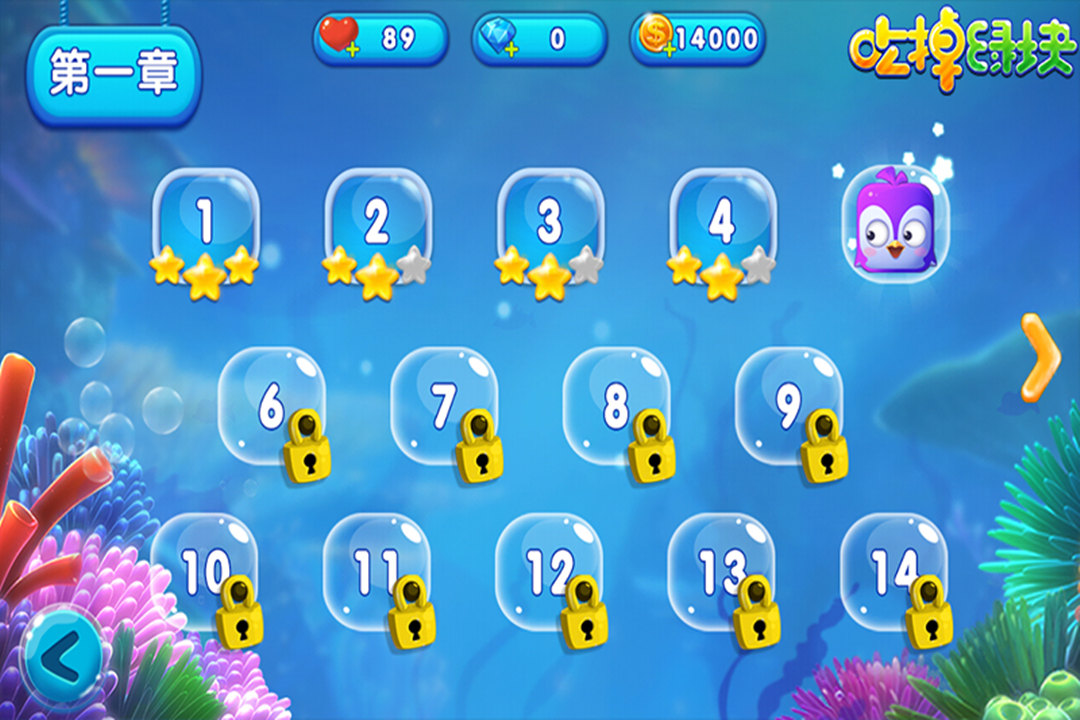Viewport: 1080px width, 720px height.
Task: Select locked level 10 bubble
Action: pos(205,570)
